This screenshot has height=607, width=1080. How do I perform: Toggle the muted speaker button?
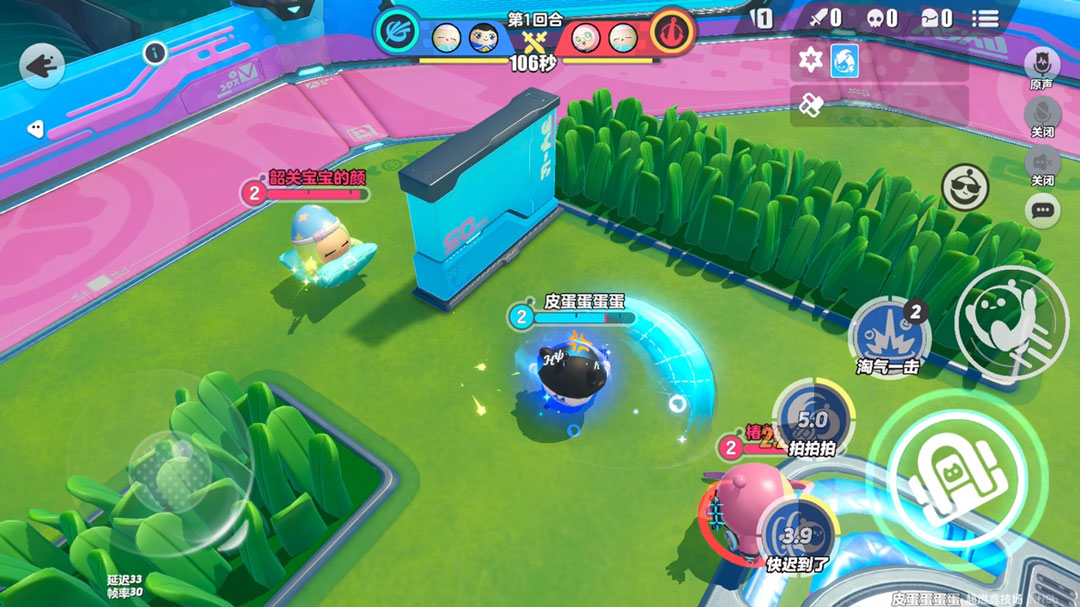click(1042, 161)
